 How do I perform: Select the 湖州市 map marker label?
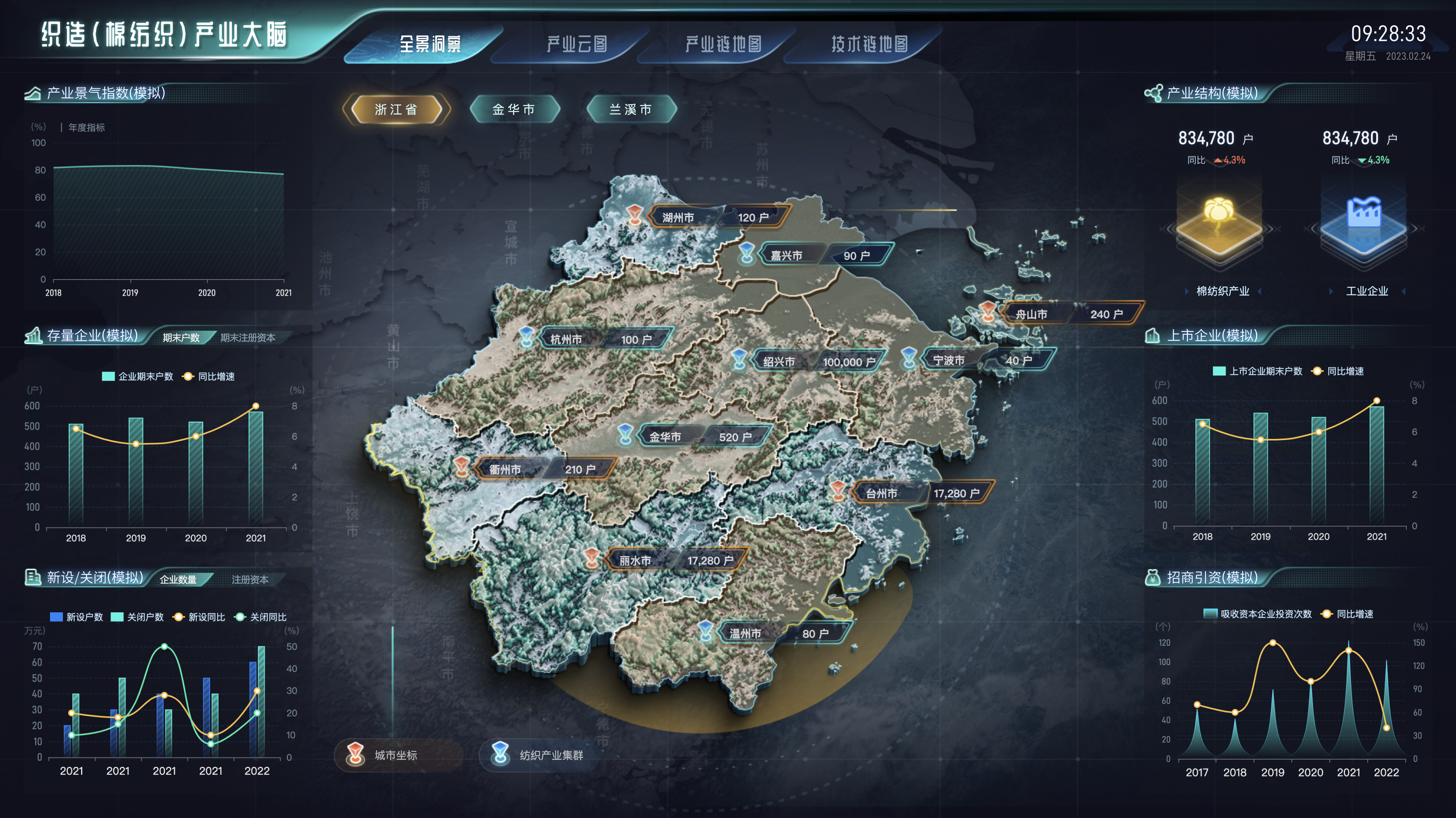pyautogui.click(x=678, y=218)
